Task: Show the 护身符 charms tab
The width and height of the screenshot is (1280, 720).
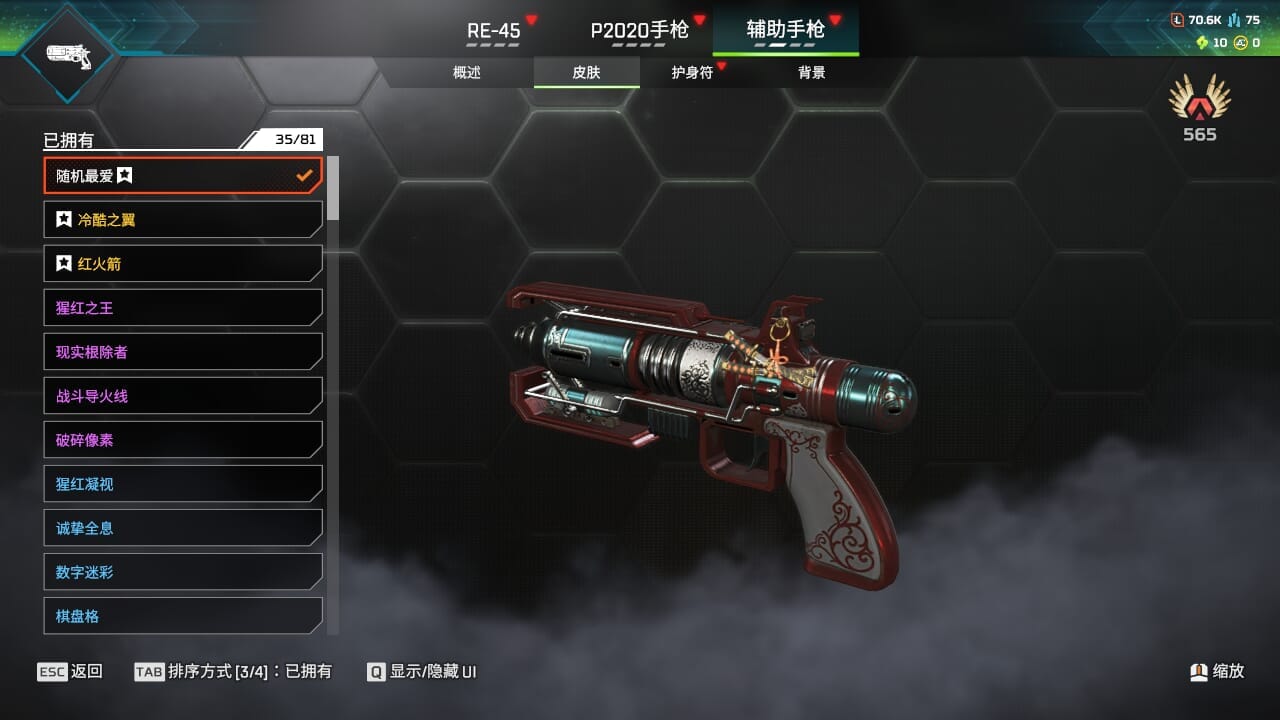Action: [692, 72]
